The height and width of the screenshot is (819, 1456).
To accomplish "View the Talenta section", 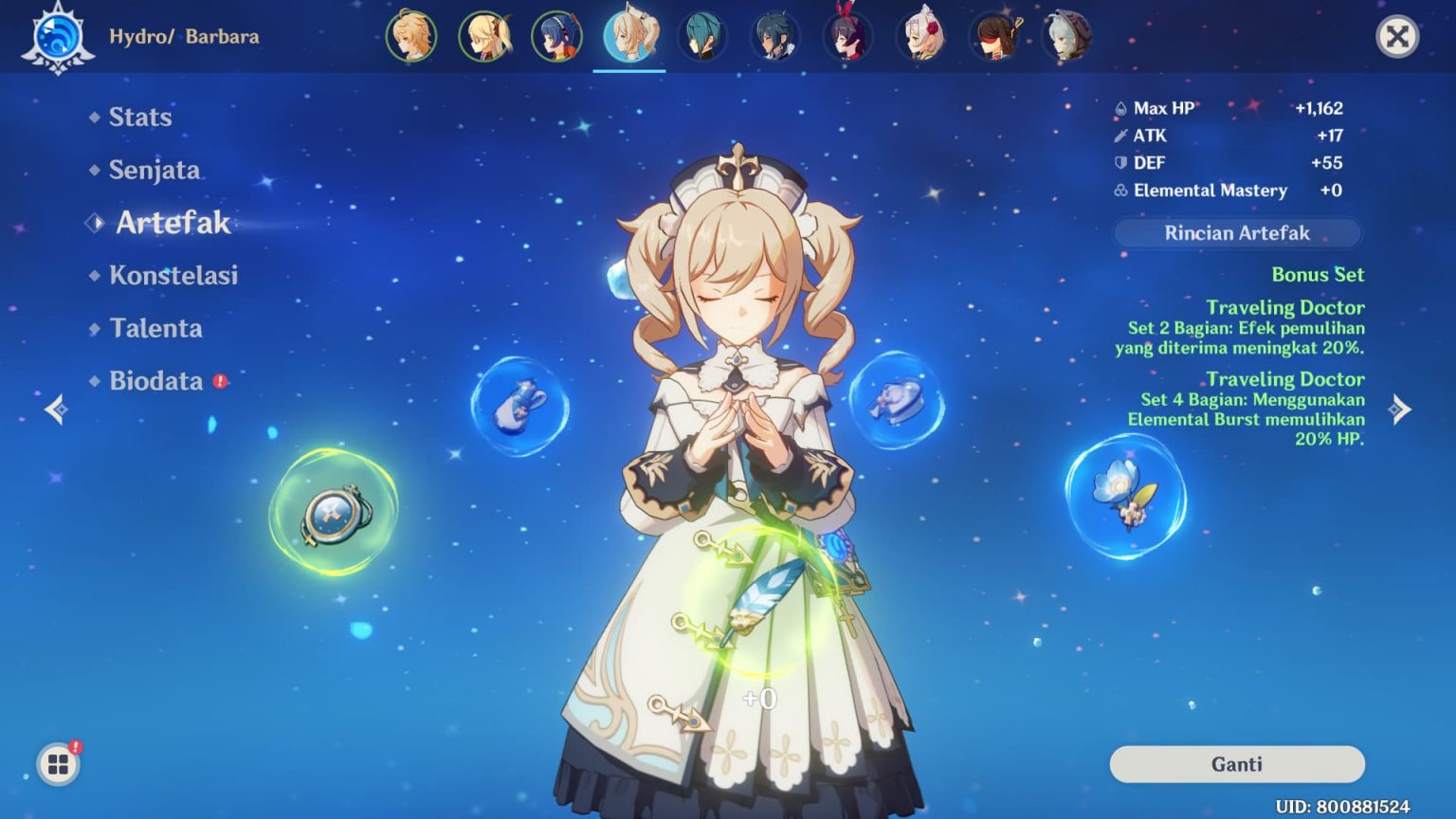I will click(157, 328).
